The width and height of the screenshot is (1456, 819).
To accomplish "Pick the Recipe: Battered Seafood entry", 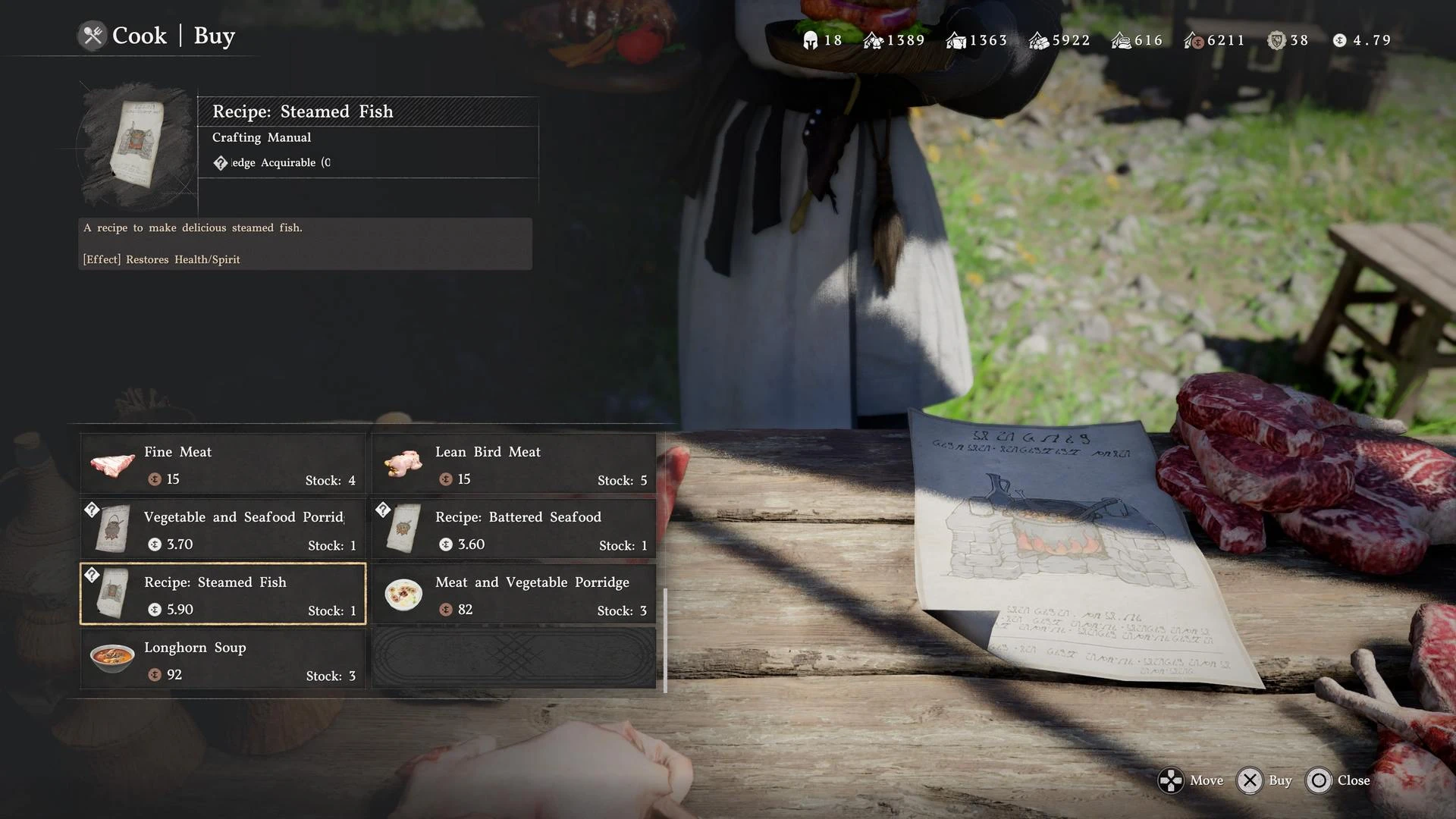I will (514, 529).
